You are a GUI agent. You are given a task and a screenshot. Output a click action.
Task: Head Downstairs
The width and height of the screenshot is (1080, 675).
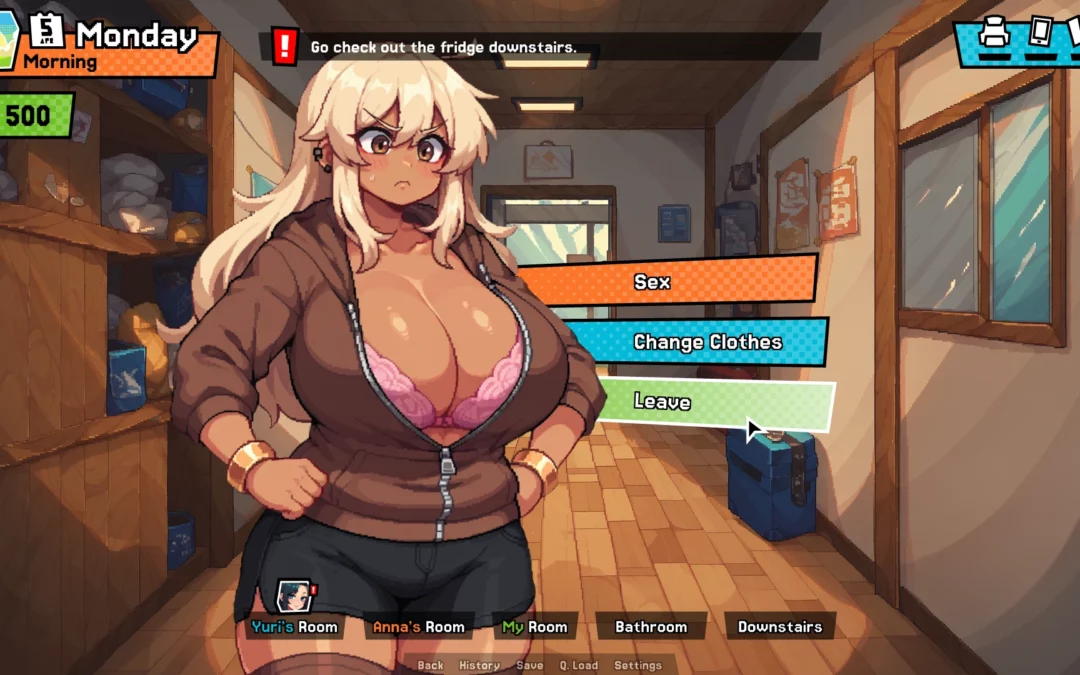pos(780,627)
